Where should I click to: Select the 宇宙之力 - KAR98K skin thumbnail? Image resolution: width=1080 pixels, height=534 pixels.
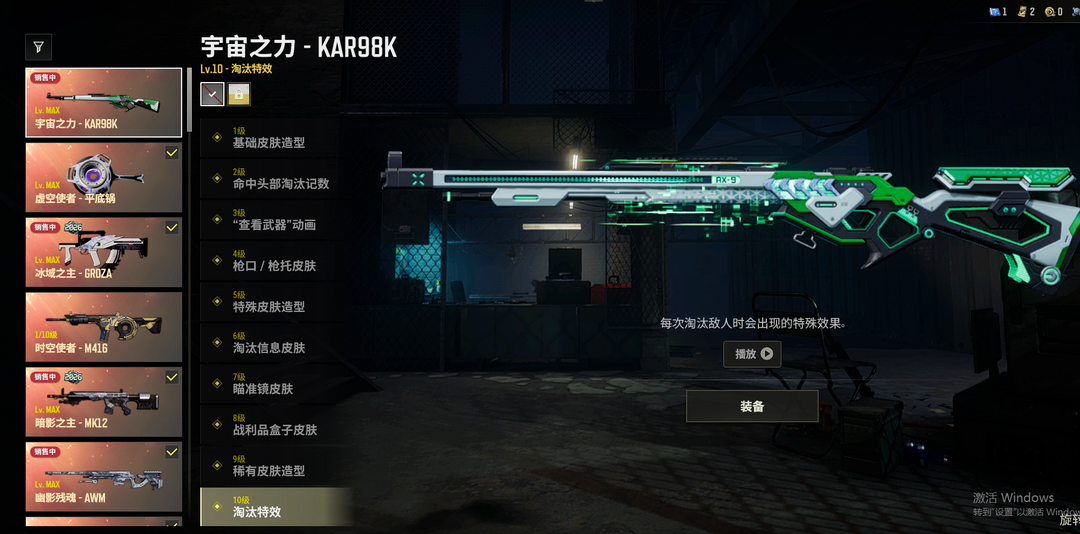(x=104, y=101)
